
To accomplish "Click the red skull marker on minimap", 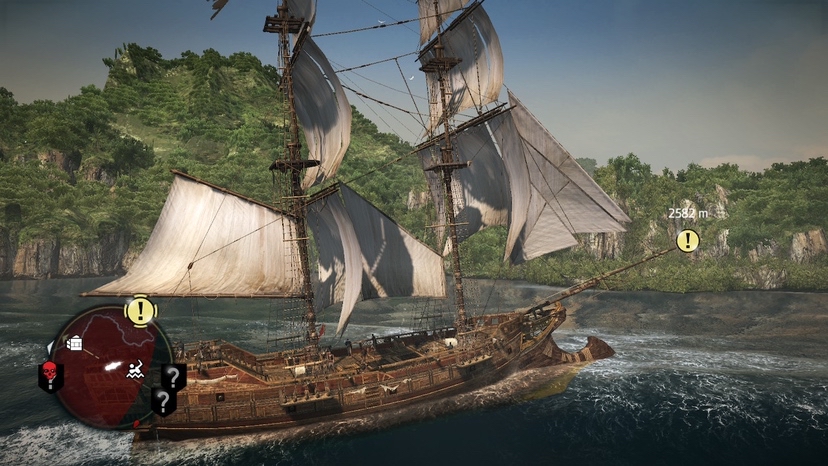I will [49, 374].
